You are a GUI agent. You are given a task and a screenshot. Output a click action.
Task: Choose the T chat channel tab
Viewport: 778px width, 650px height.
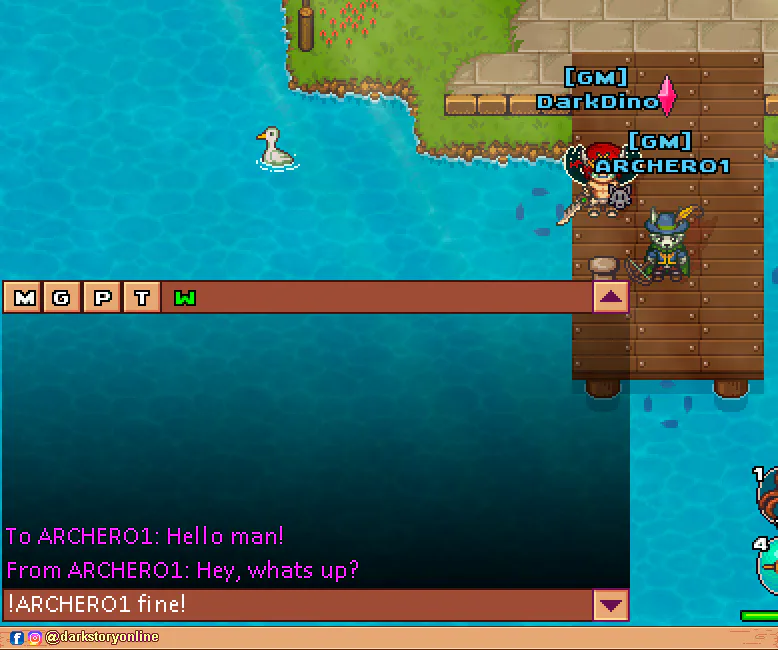[x=142, y=297]
